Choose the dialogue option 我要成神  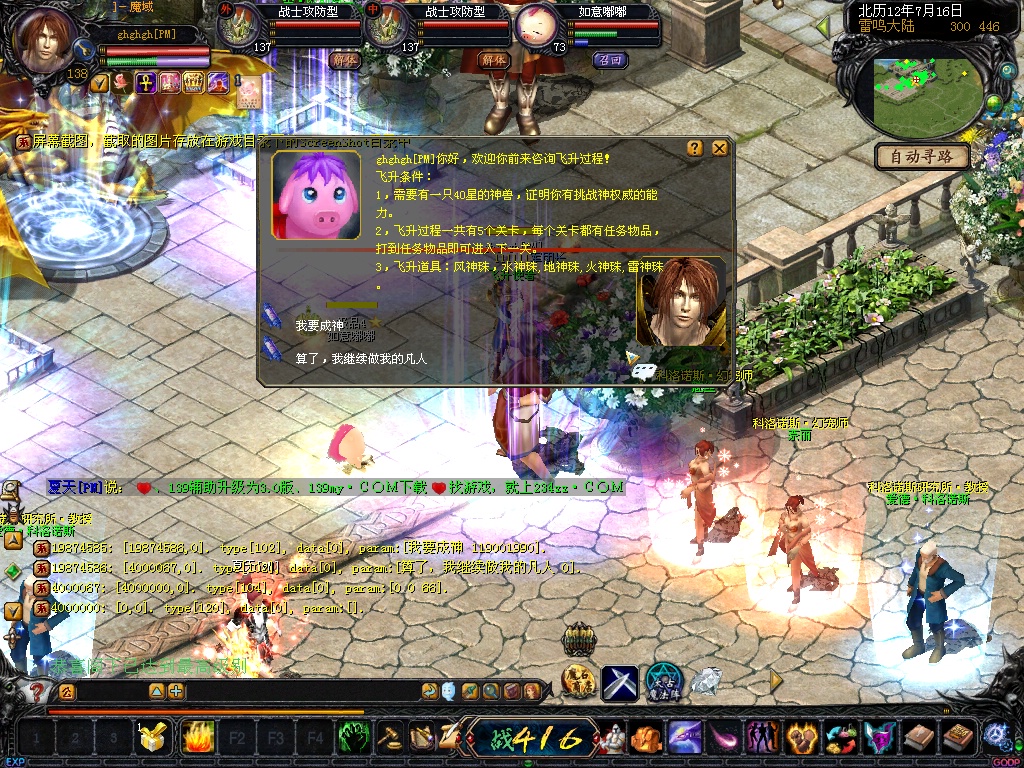[319, 326]
